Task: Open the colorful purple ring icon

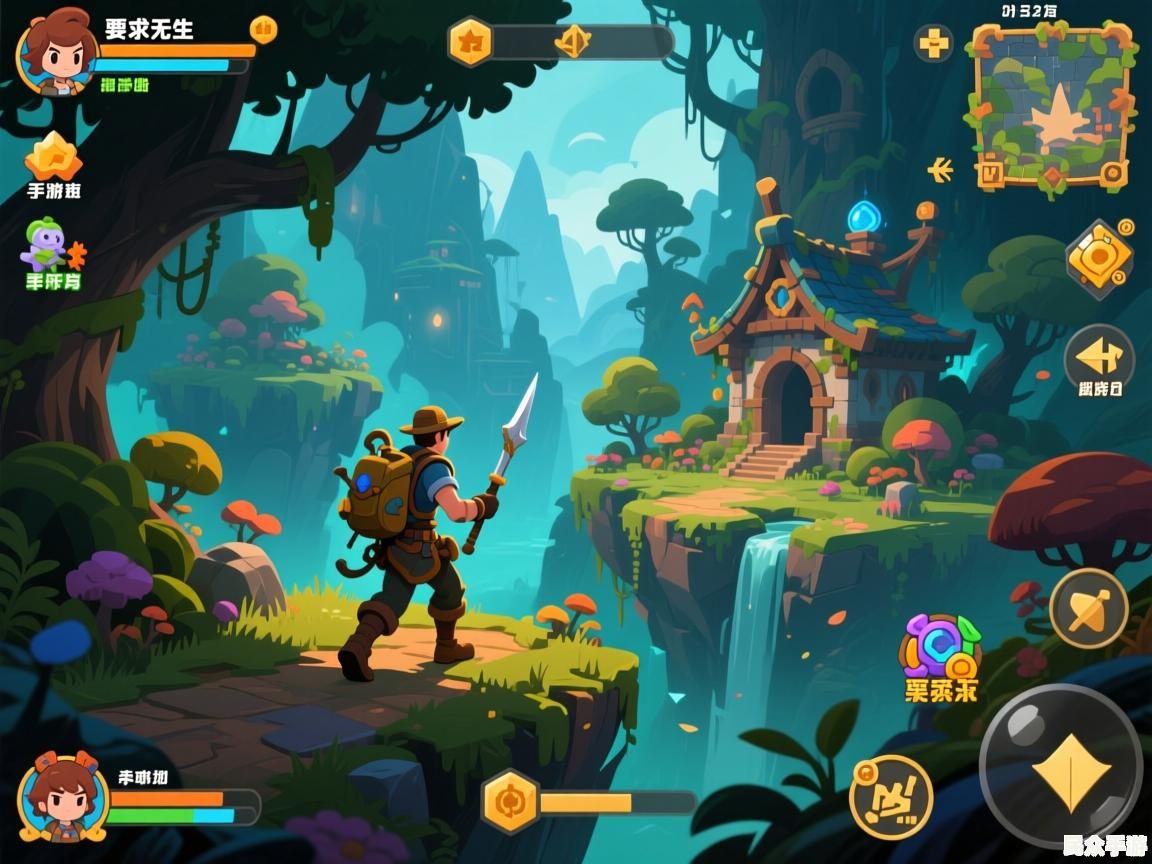Action: pos(939,646)
